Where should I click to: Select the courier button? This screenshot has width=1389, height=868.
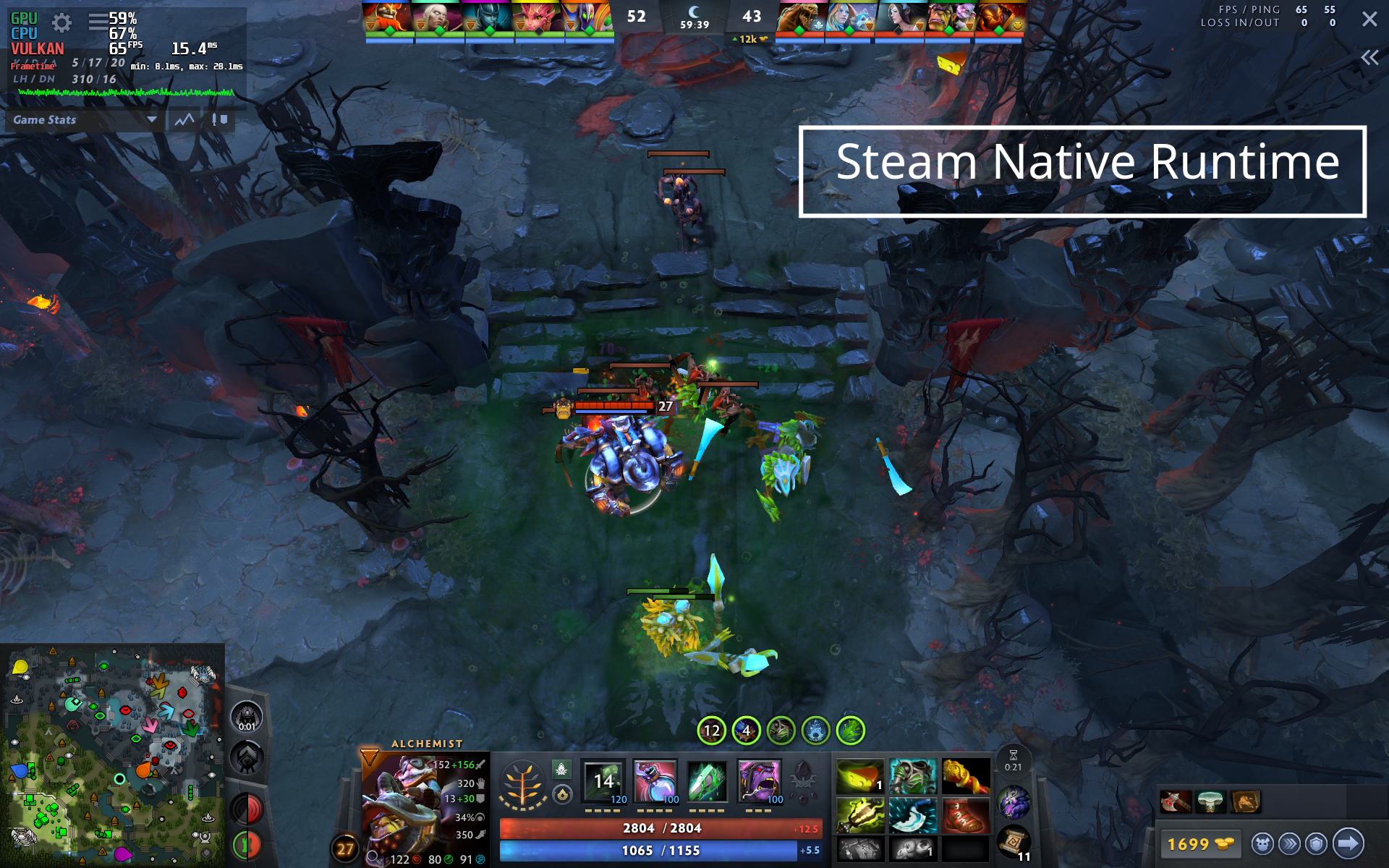coord(1262,843)
